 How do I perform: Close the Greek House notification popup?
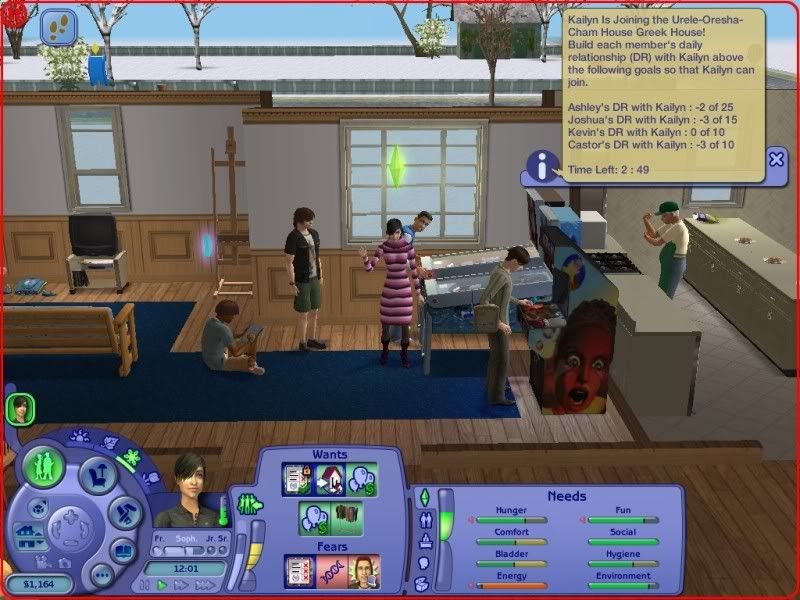point(776,159)
